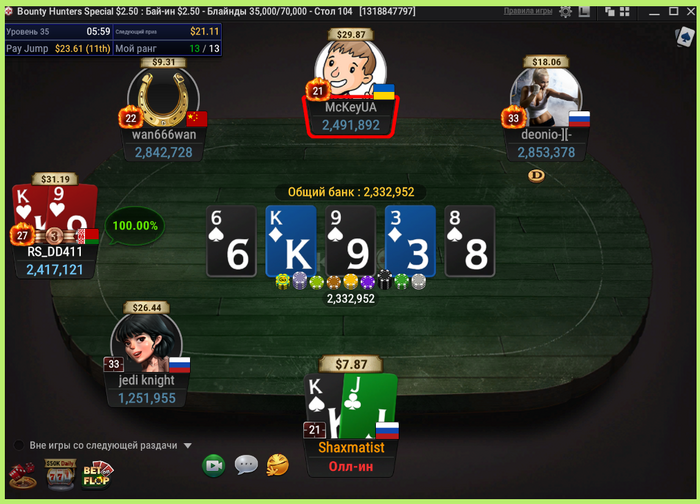
Task: Open the chat speech bubble
Action: 246,465
